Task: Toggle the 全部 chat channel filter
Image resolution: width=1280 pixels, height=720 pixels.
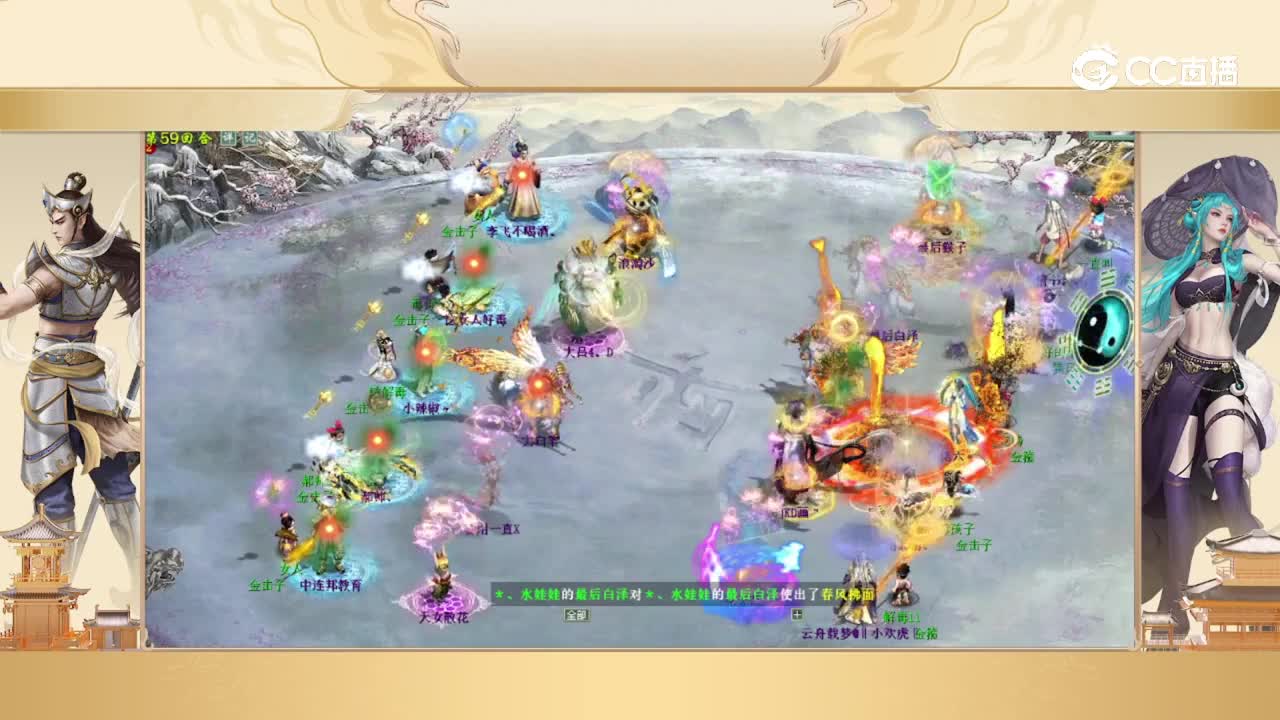Action: [x=575, y=615]
